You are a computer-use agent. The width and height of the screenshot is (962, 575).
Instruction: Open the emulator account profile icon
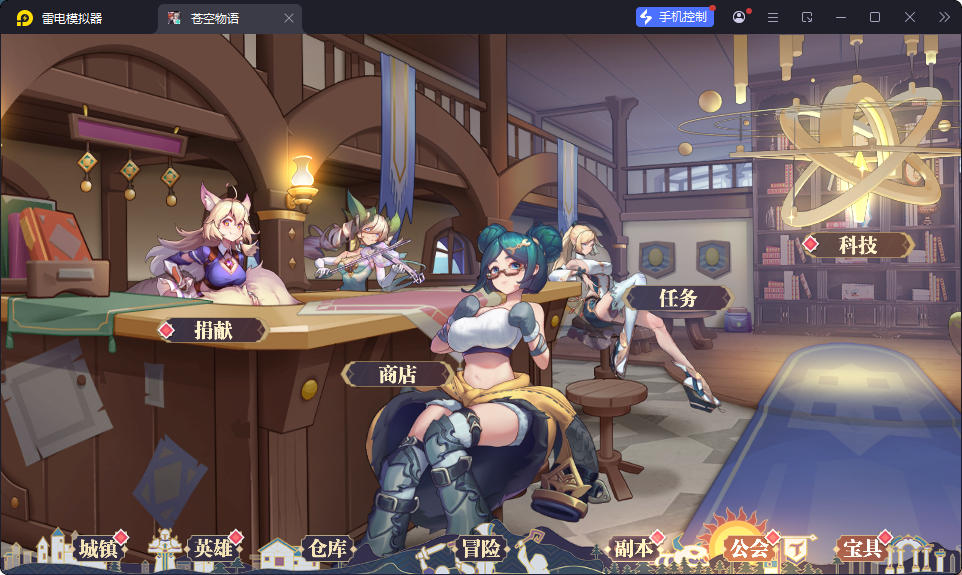pyautogui.click(x=739, y=17)
